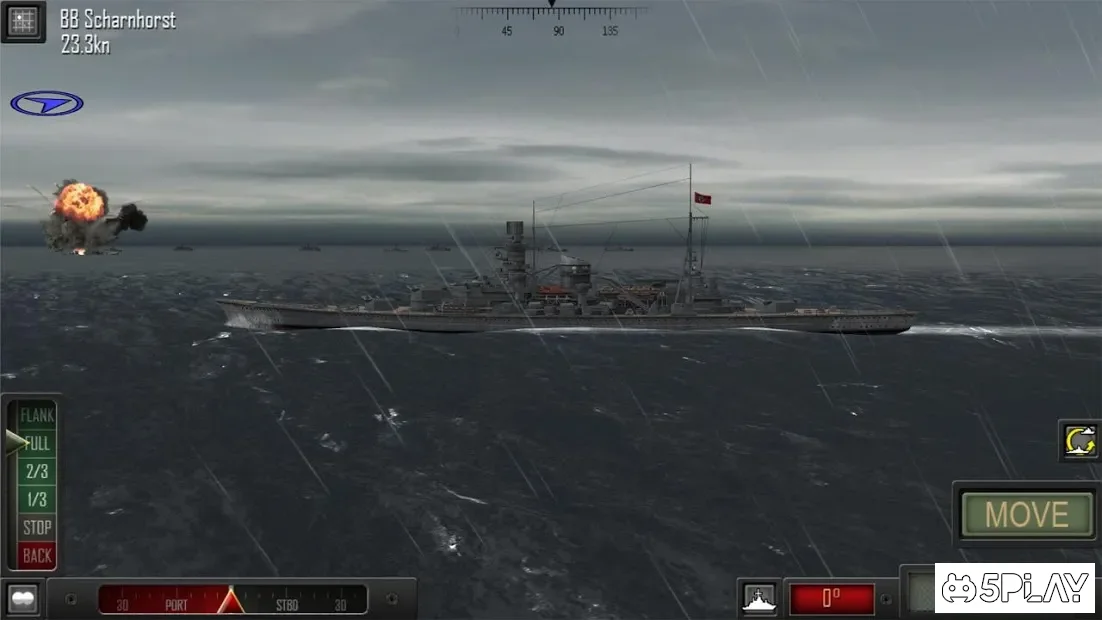This screenshot has width=1102, height=620.
Task: Choose 2/3 engine speed
Action: pos(37,471)
